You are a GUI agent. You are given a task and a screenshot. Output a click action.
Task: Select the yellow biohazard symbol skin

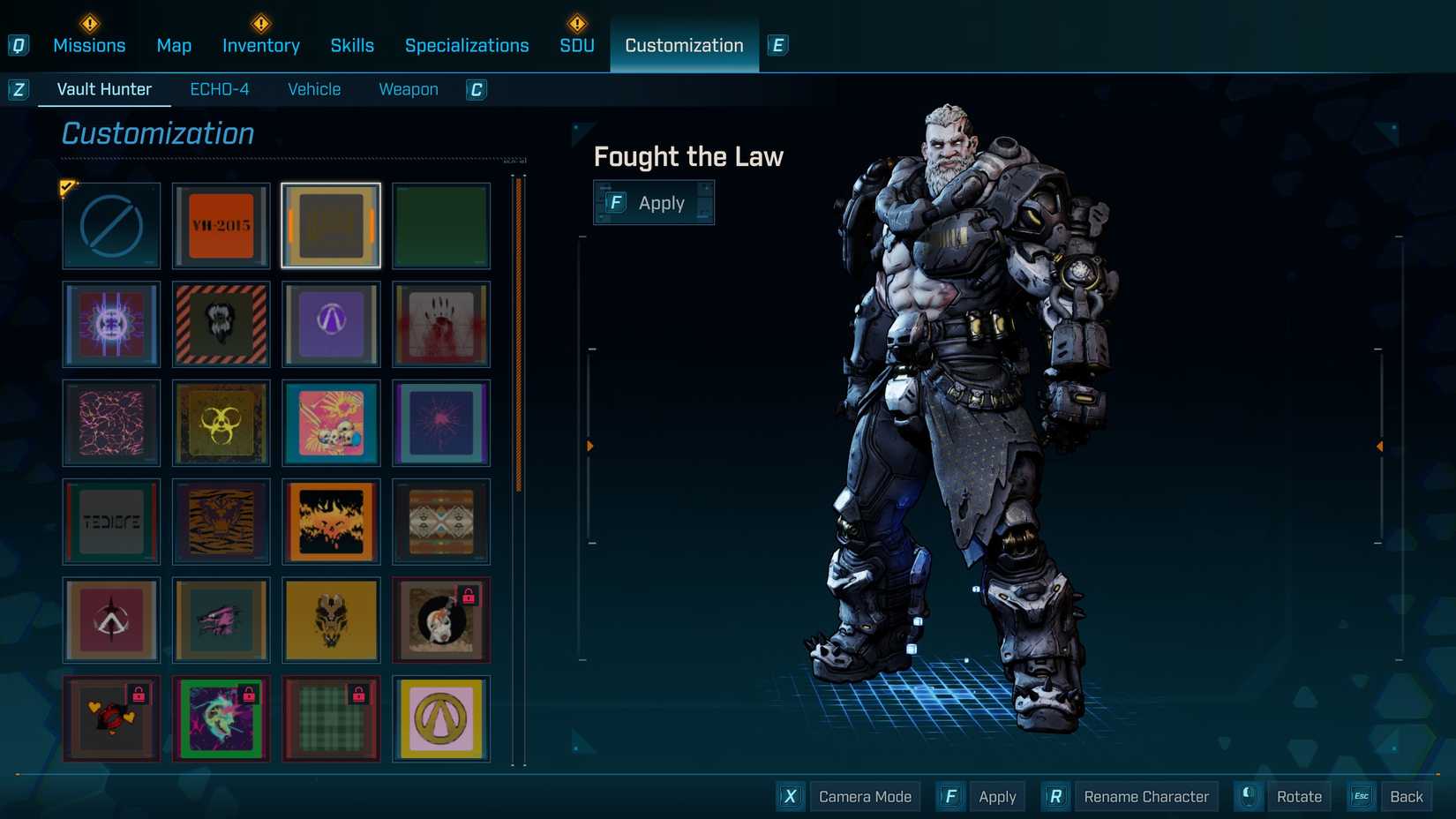tap(221, 424)
